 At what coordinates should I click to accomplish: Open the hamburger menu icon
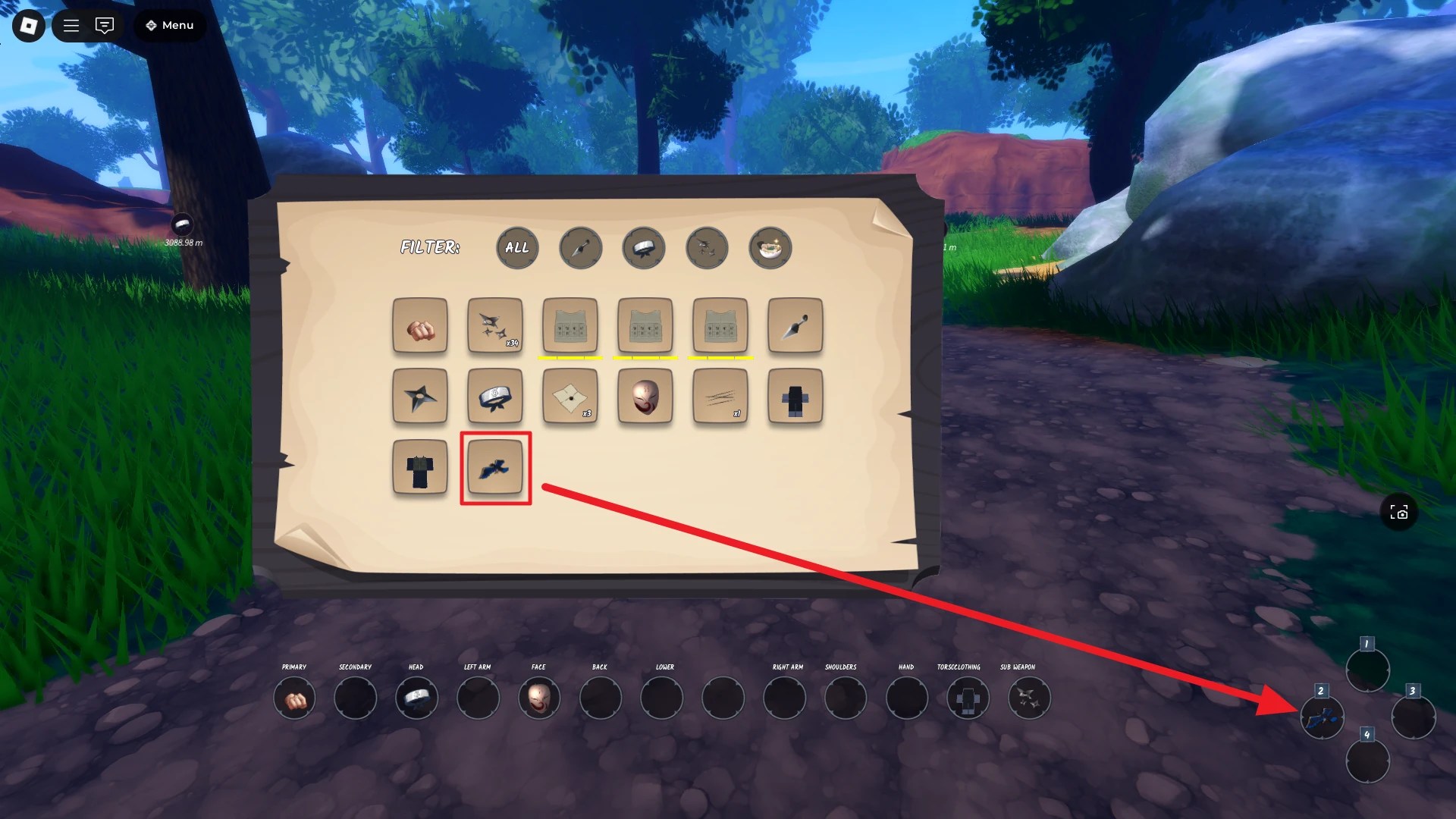[71, 25]
